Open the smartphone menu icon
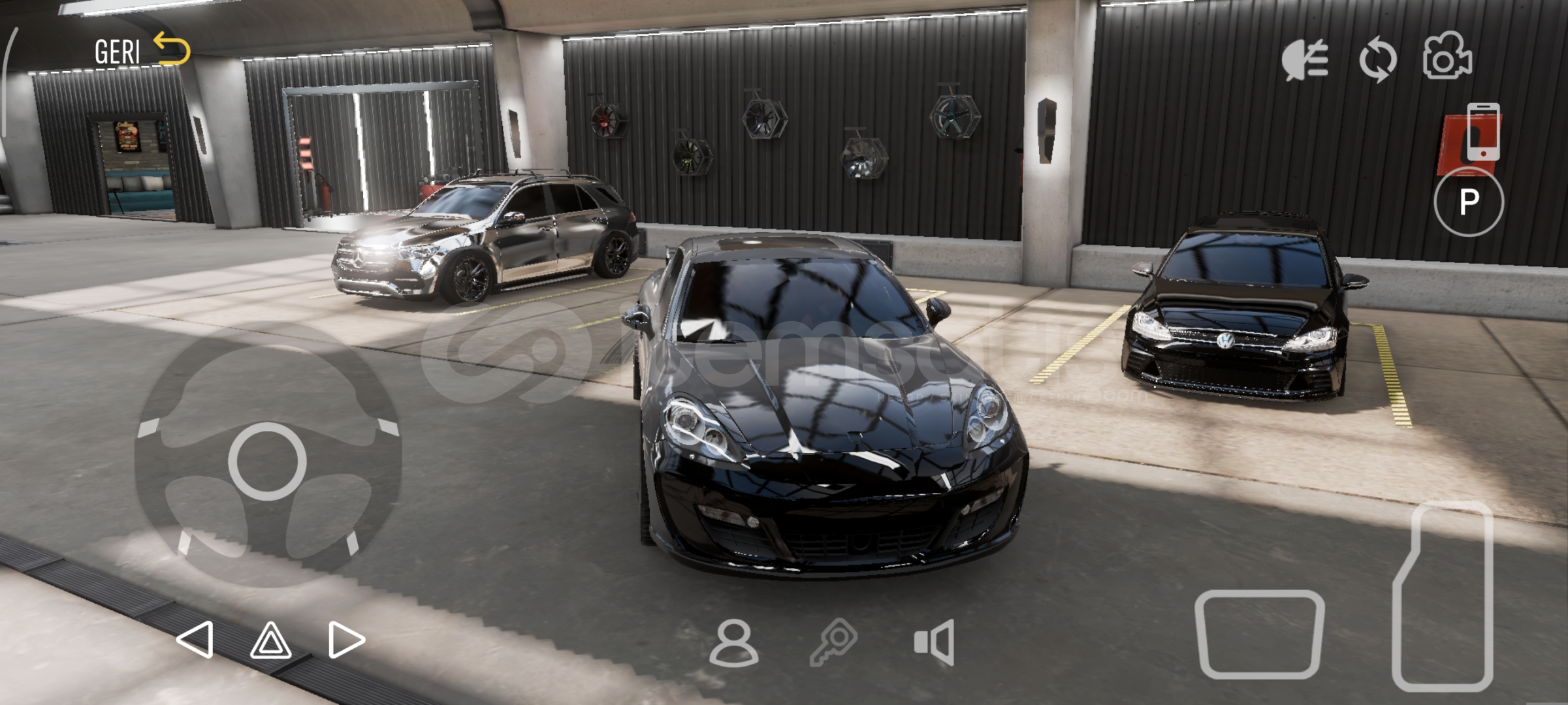This screenshot has width=1568, height=705. [x=1483, y=131]
